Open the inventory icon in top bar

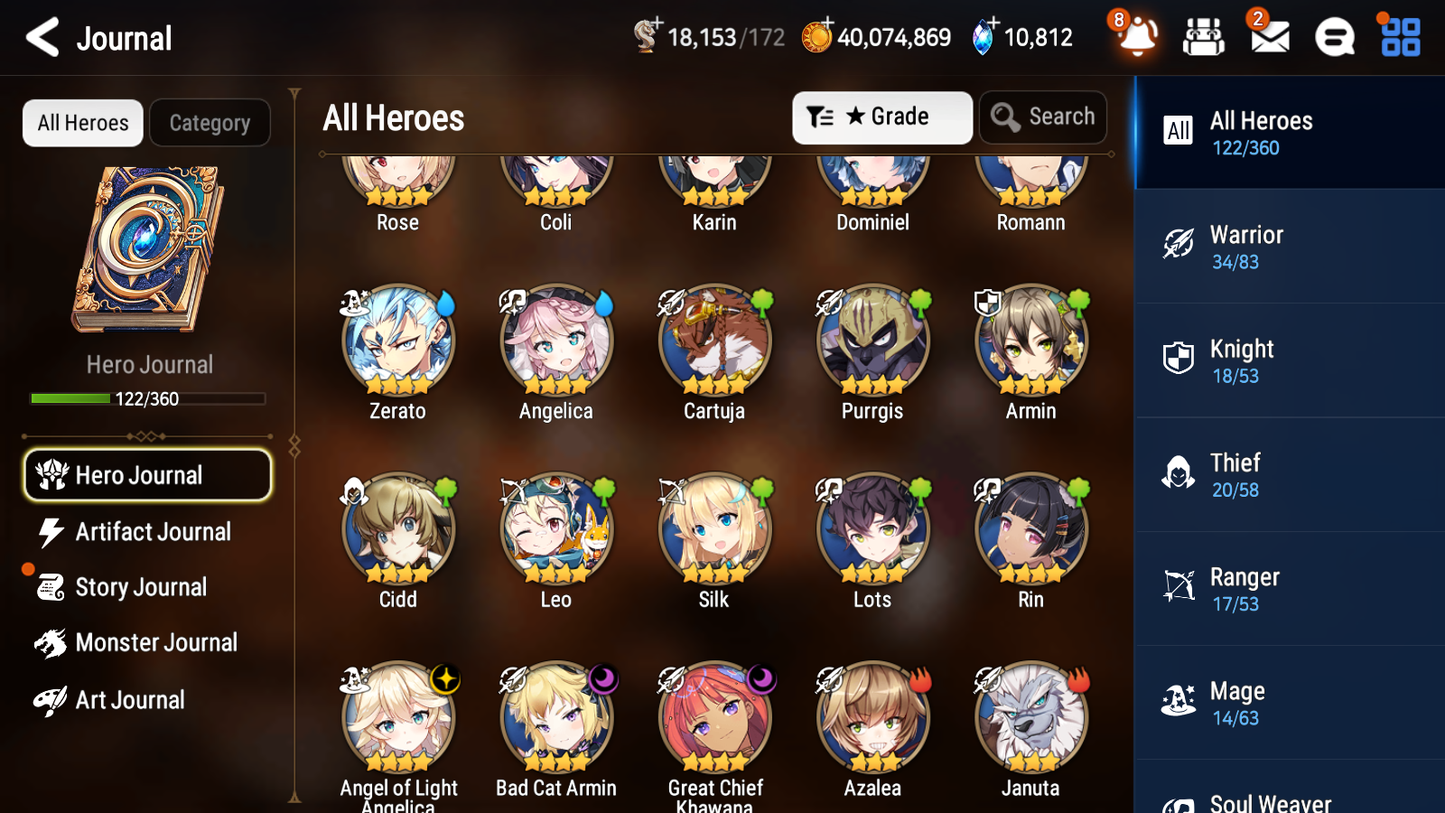(x=1203, y=37)
